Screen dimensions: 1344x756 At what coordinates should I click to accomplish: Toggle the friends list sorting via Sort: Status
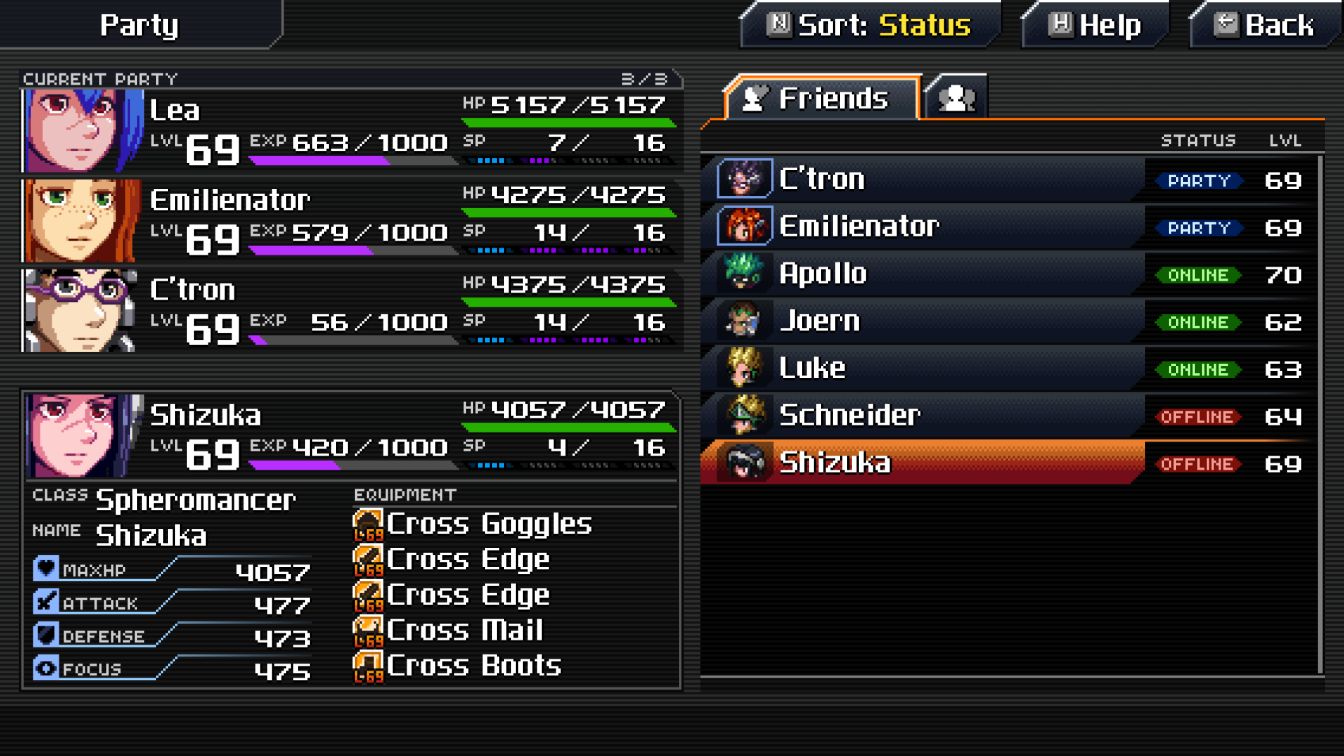pos(870,24)
